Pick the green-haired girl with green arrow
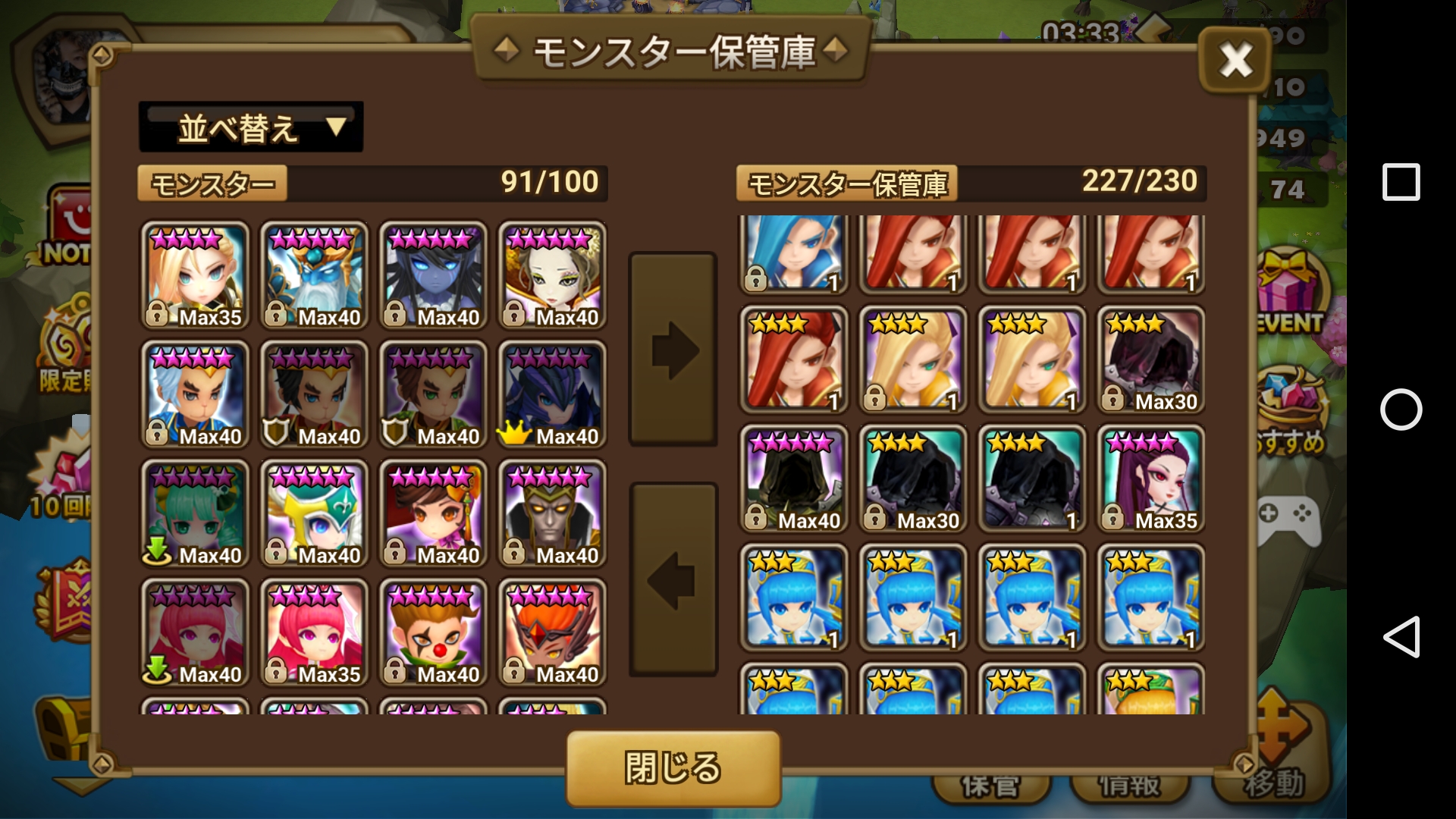Viewport: 1456px width, 819px height. click(195, 513)
